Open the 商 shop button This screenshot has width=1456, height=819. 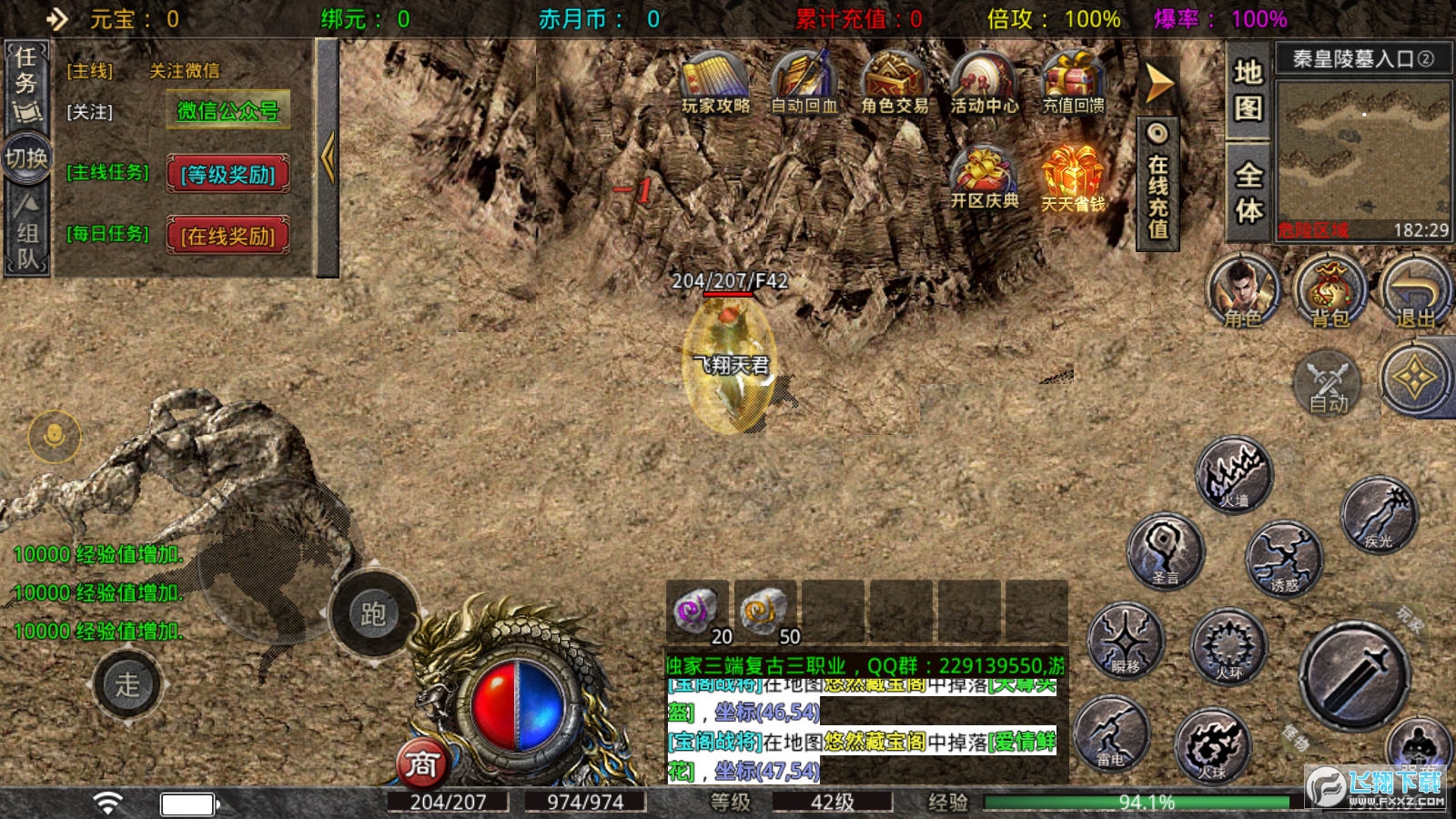point(421,764)
